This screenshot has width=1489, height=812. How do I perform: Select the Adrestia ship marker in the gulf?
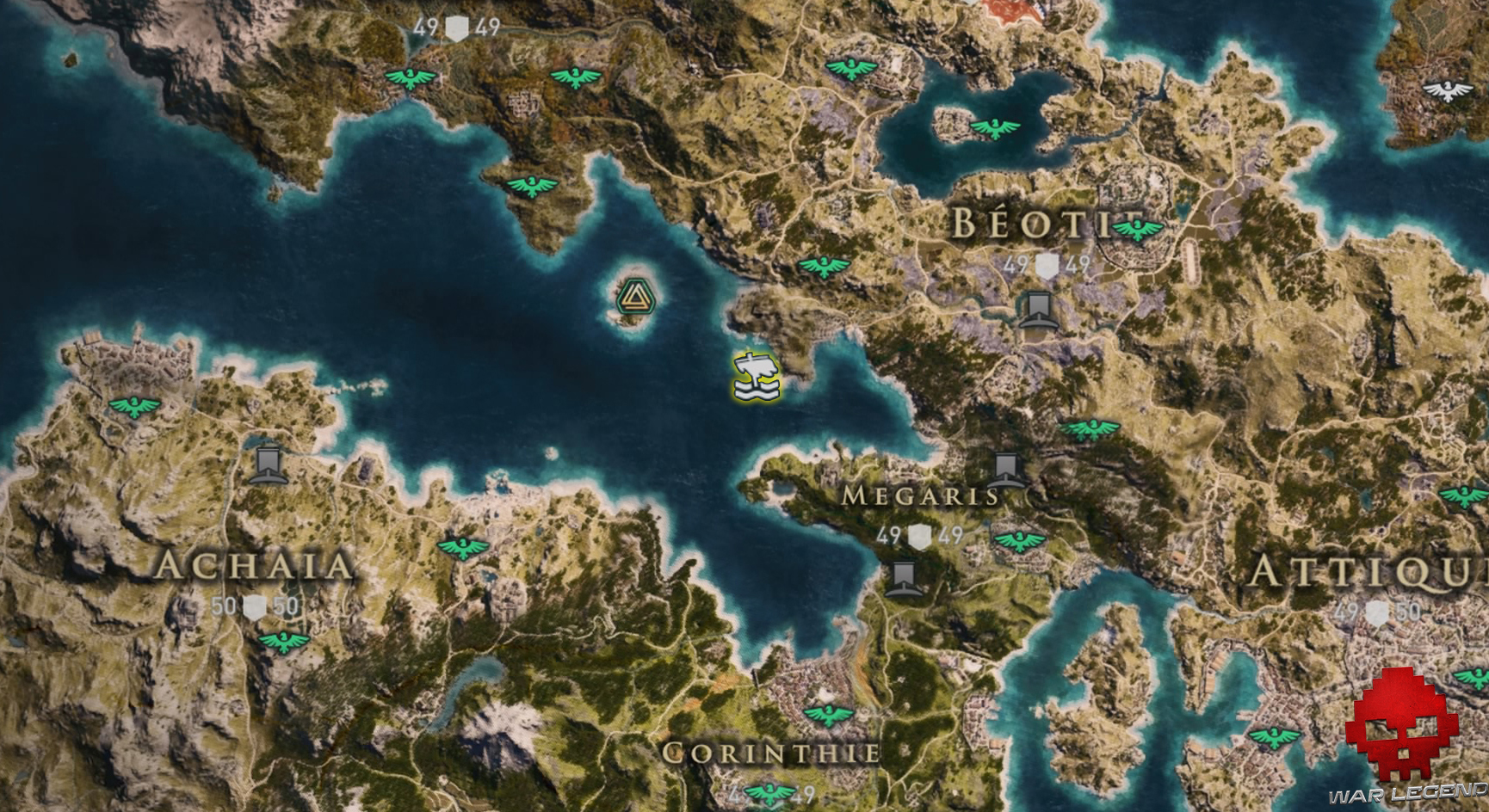tap(756, 376)
